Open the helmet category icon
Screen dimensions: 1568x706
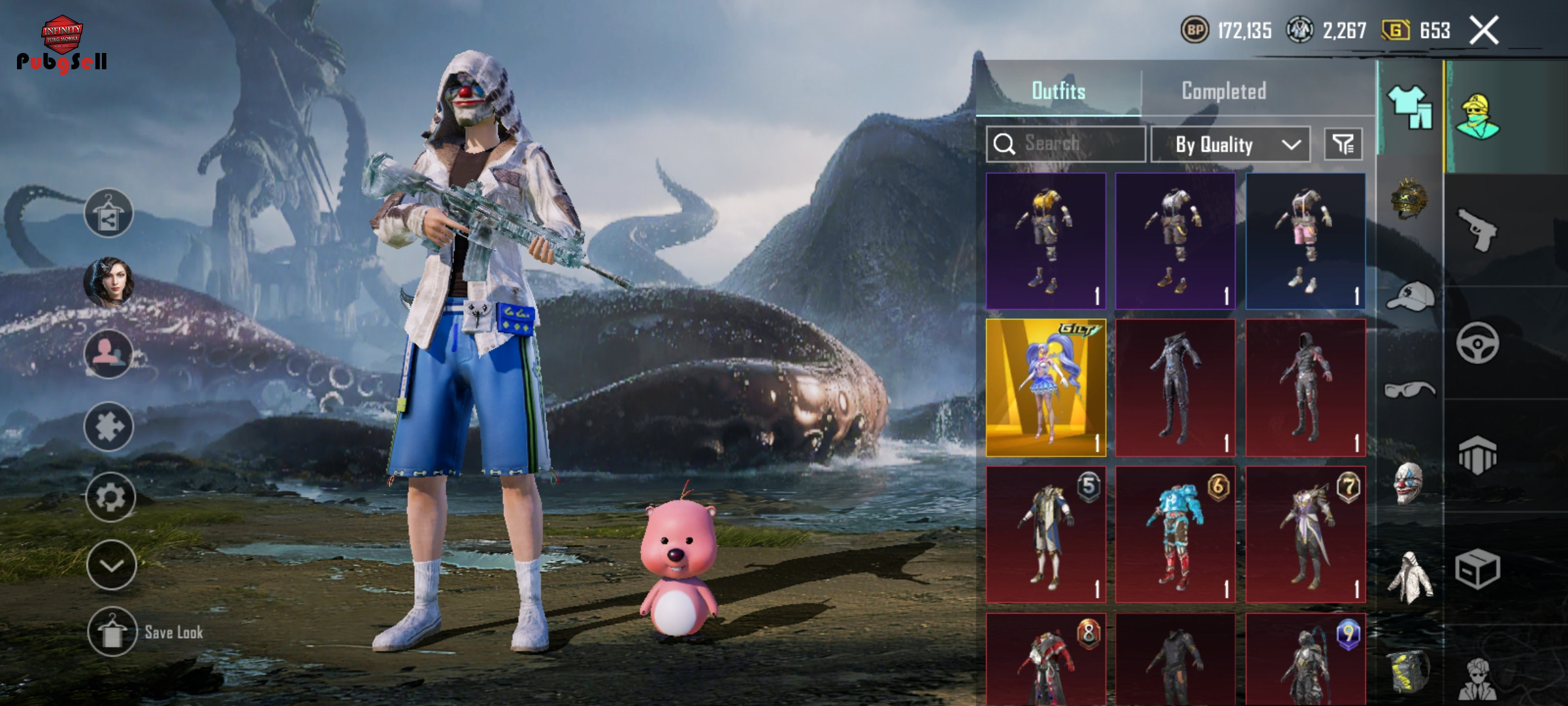[x=1409, y=198]
